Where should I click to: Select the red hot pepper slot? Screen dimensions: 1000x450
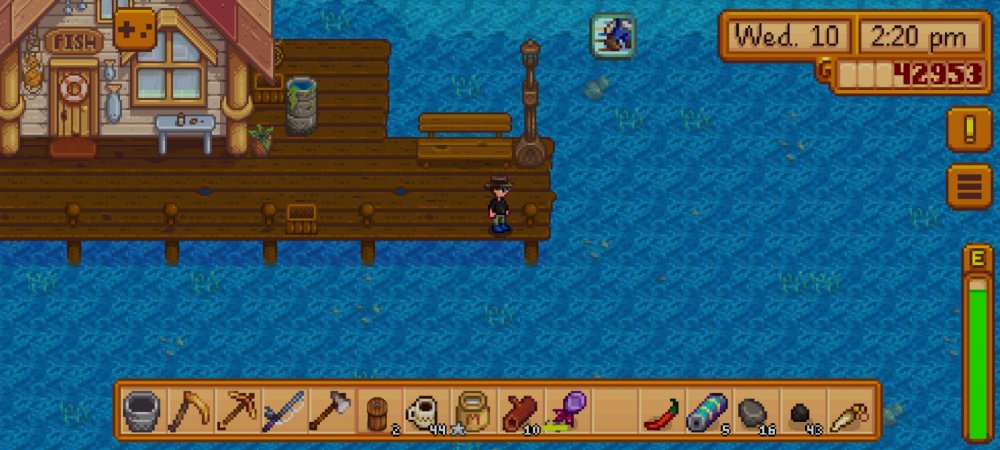[x=660, y=410]
